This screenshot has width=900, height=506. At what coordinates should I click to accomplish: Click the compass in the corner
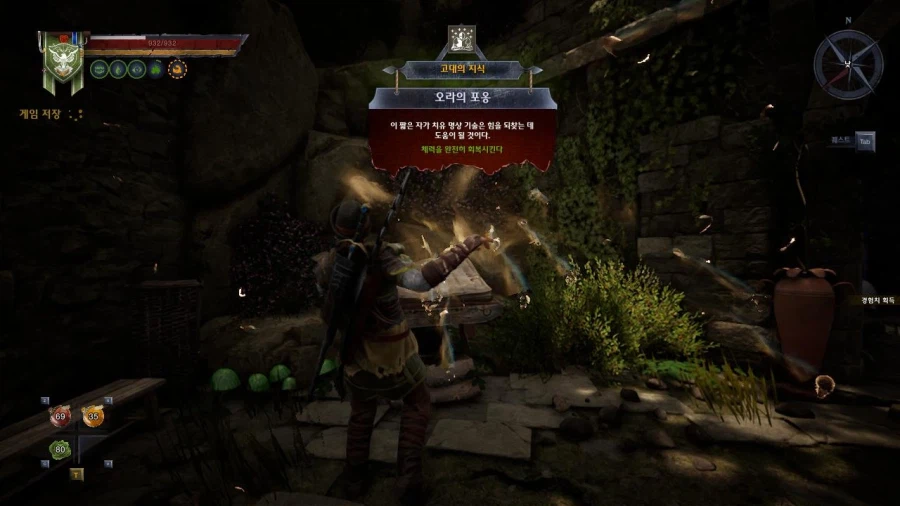pyautogui.click(x=847, y=60)
